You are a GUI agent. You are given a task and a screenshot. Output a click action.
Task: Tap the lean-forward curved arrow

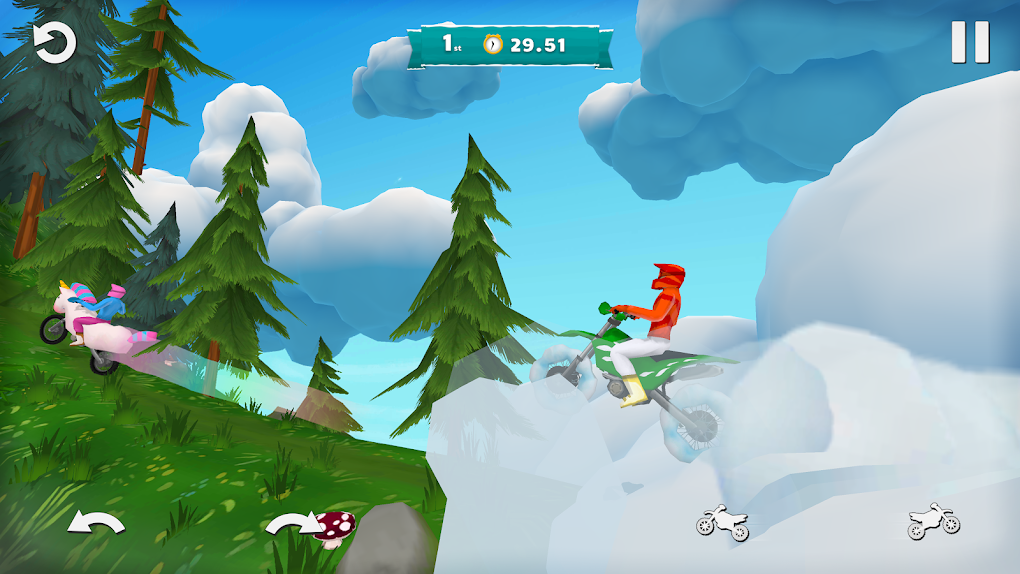point(292,524)
